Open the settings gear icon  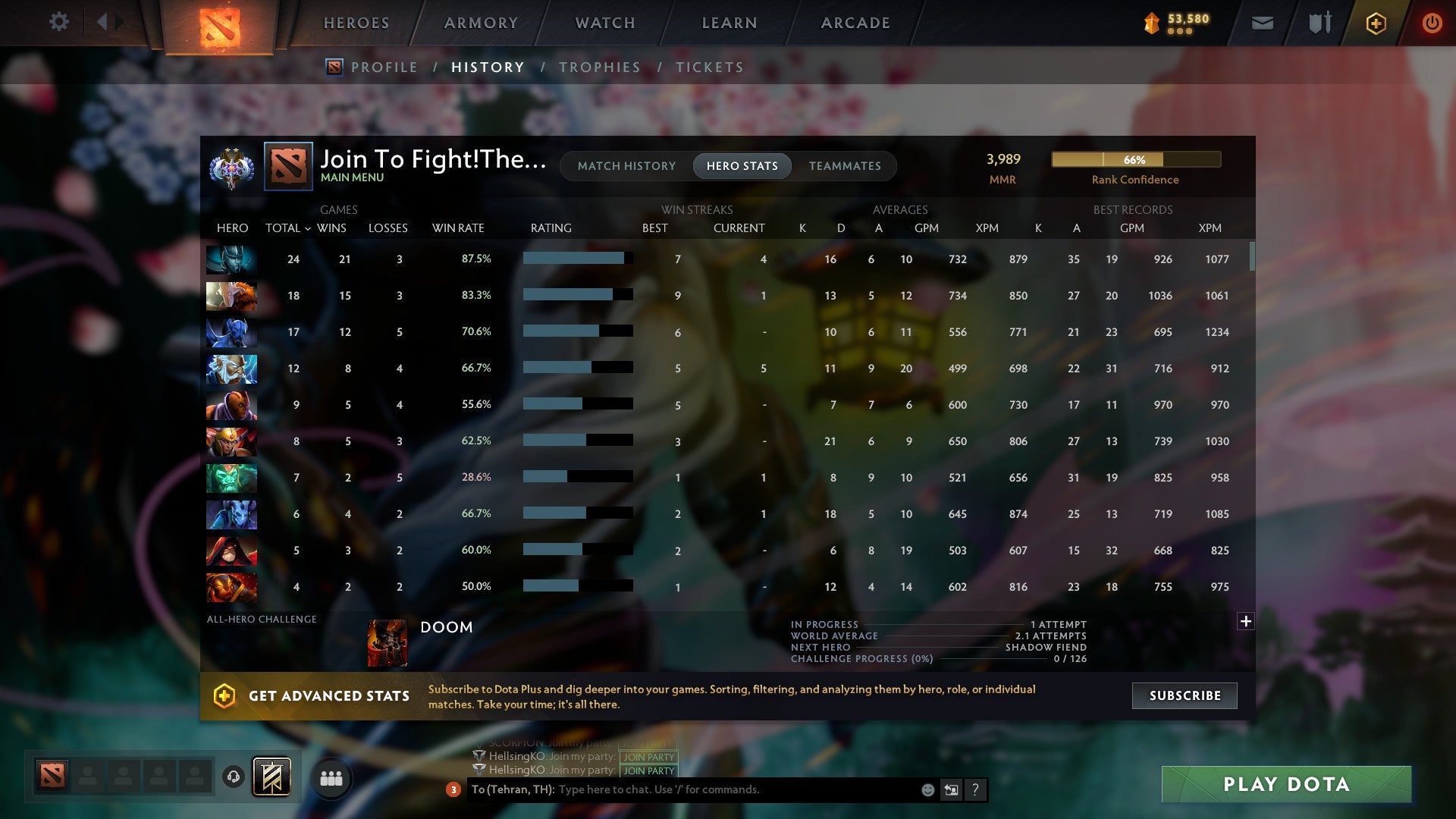point(59,22)
